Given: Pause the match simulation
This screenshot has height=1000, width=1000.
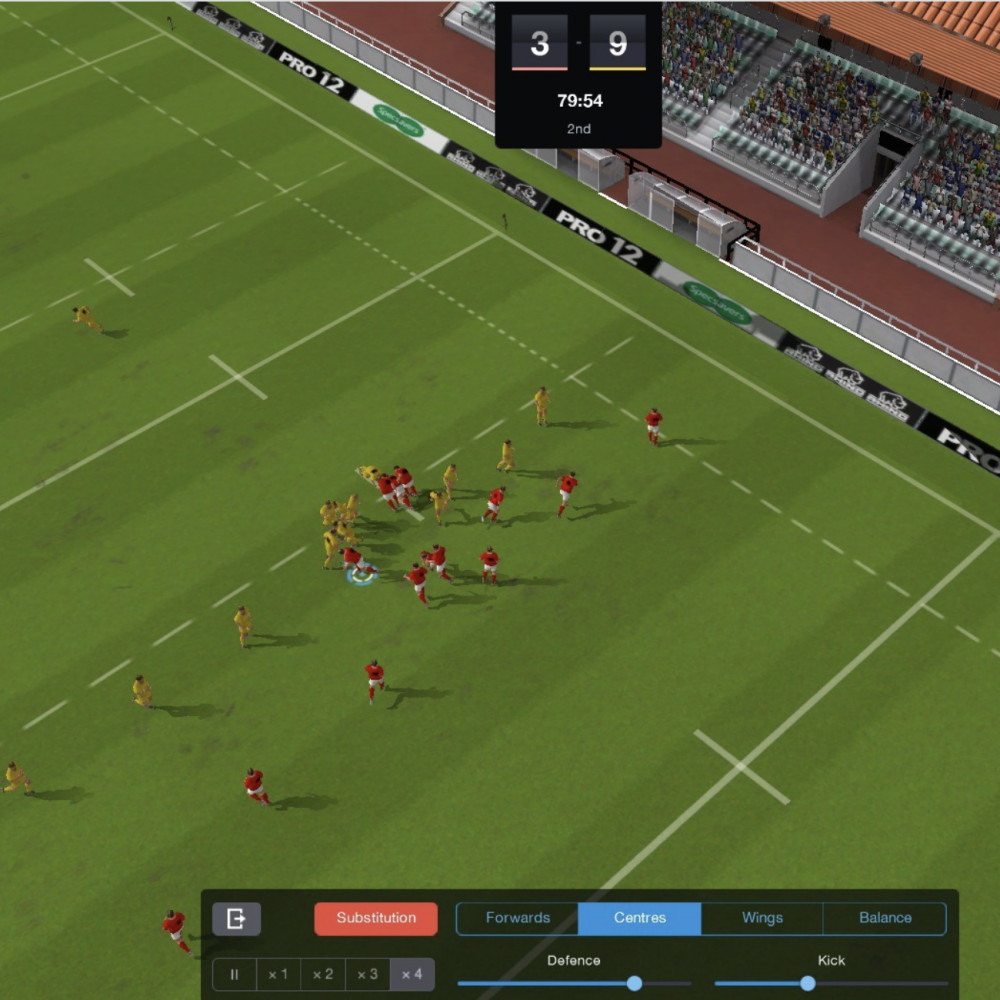Looking at the screenshot, I should click(x=235, y=974).
